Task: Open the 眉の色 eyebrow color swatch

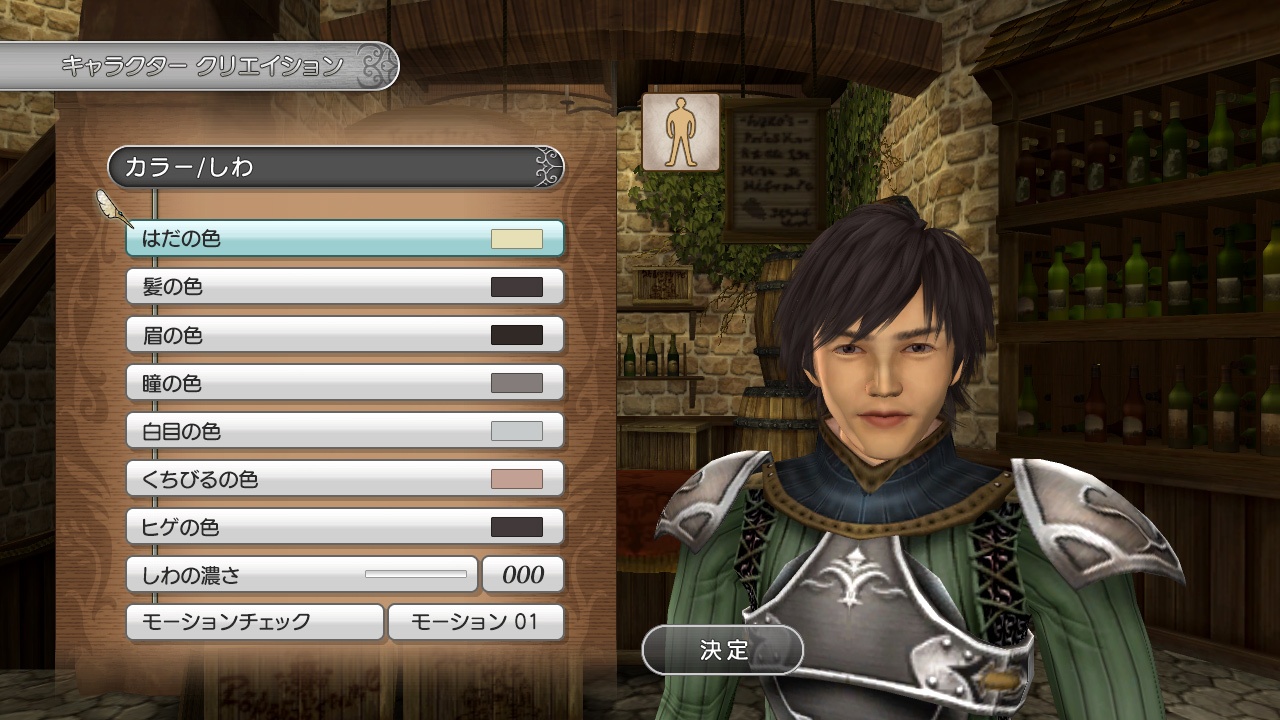Action: 516,334
